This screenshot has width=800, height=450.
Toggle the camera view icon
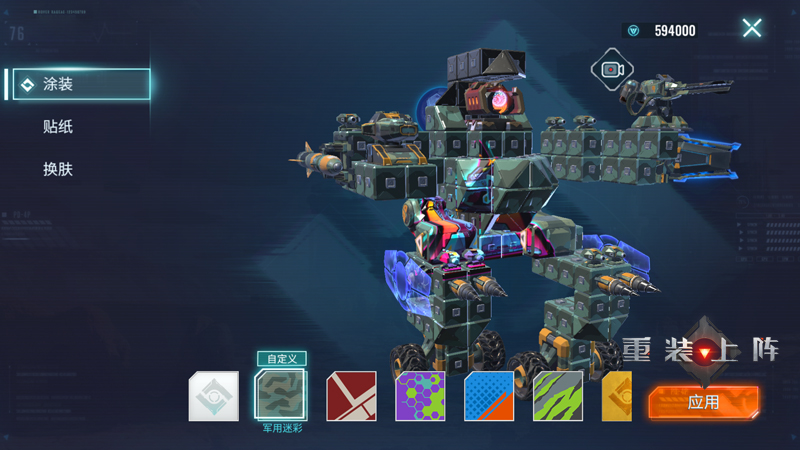coord(612,69)
